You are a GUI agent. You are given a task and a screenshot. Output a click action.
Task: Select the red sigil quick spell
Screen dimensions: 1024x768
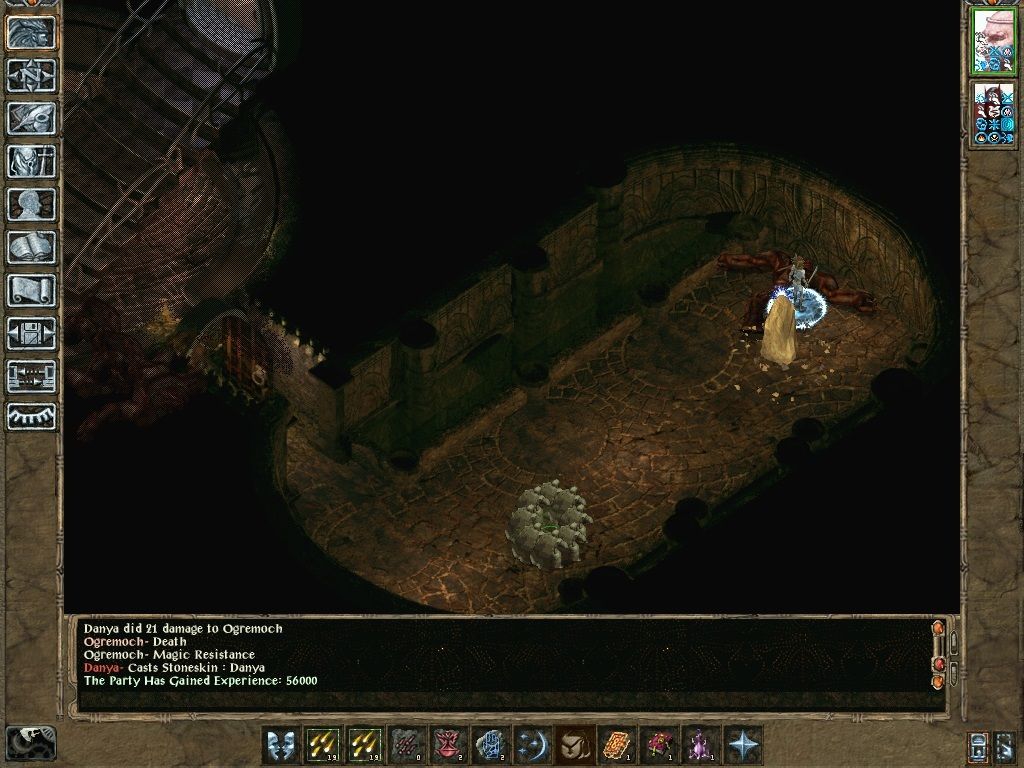pos(445,745)
